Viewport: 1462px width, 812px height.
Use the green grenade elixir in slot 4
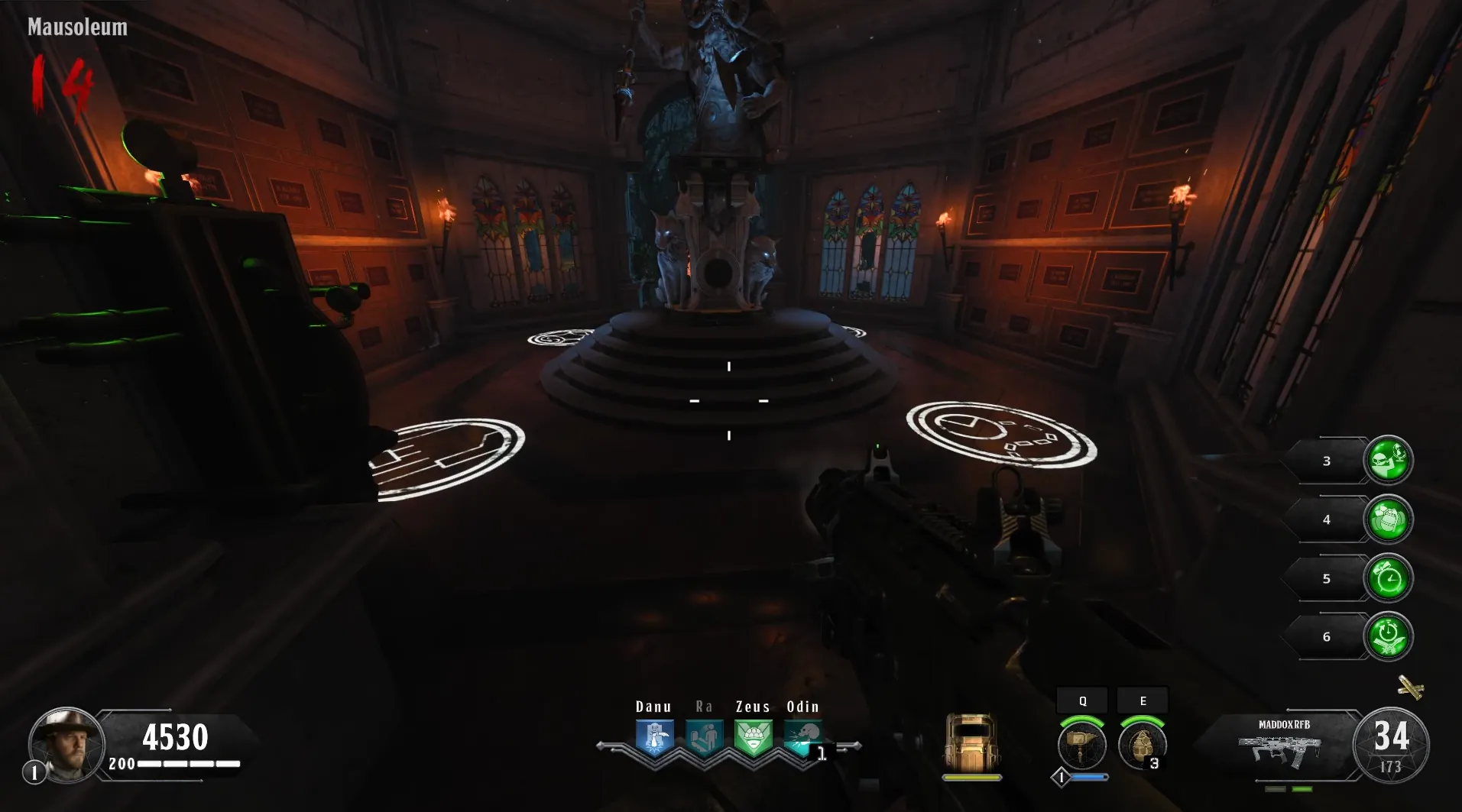(x=1388, y=519)
